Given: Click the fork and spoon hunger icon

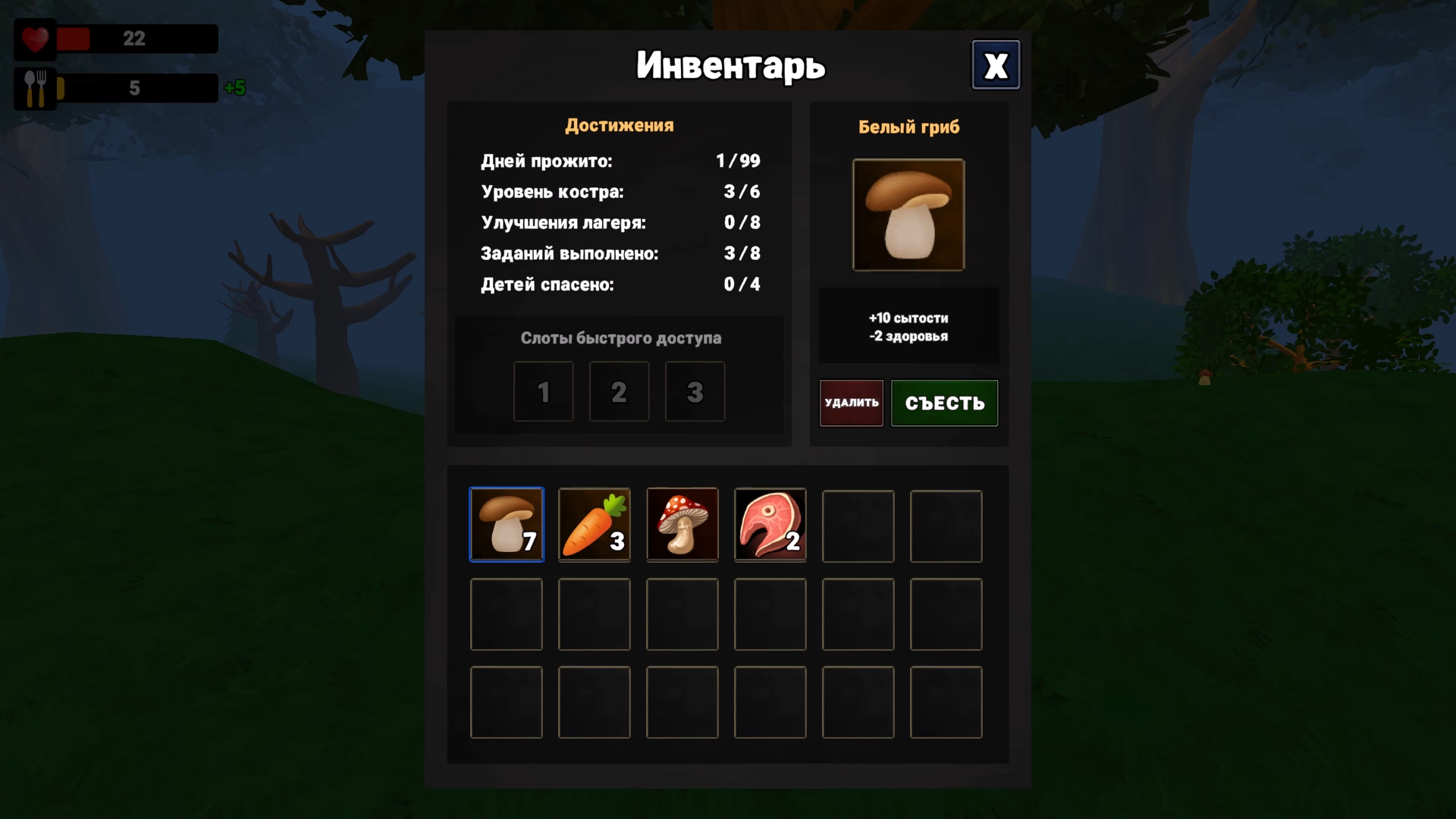Looking at the screenshot, I should [x=34, y=87].
